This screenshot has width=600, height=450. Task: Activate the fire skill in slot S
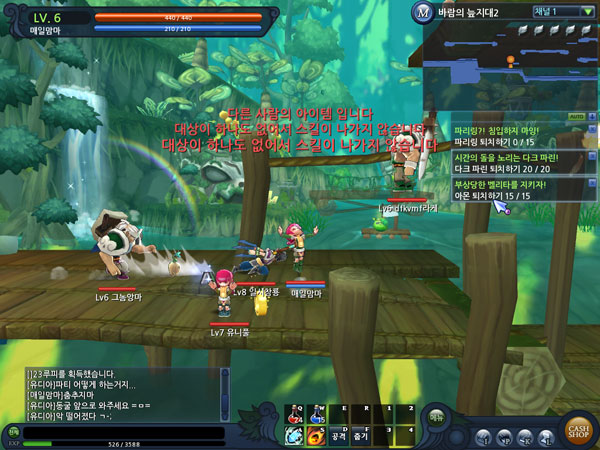tap(318, 435)
